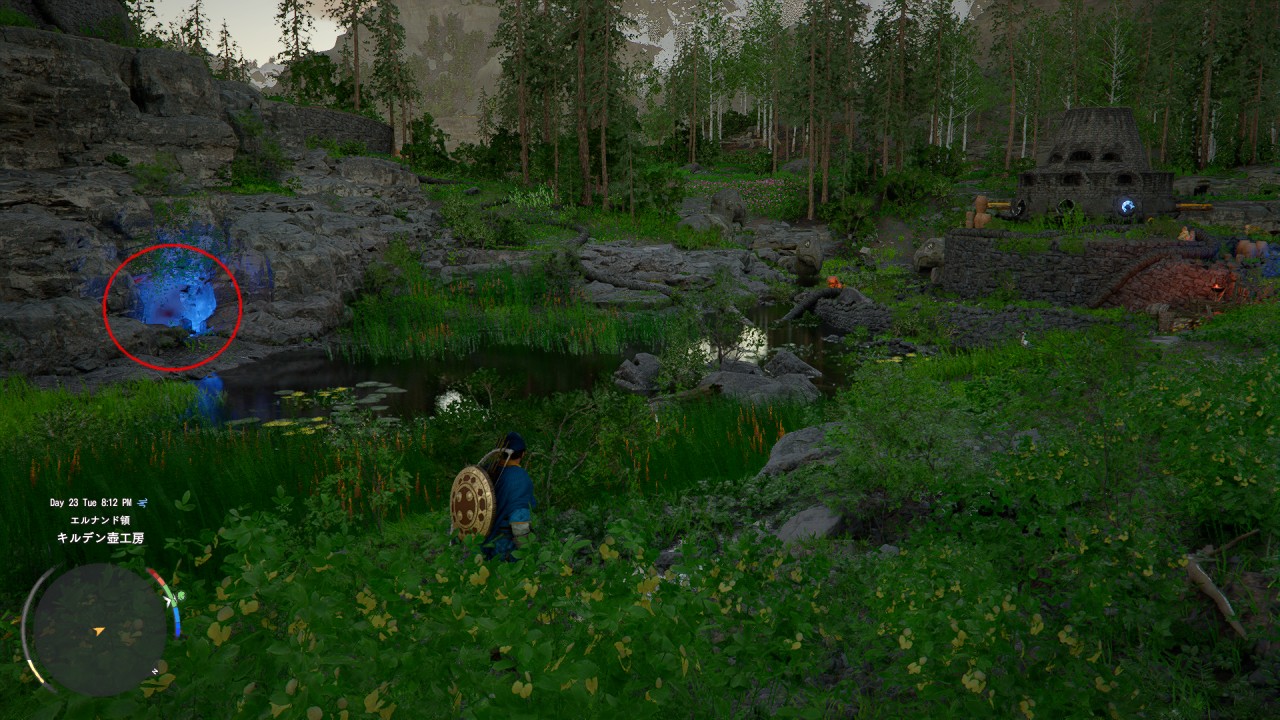1280x720 pixels.
Task: Open the circular minimap
Action: 99,628
